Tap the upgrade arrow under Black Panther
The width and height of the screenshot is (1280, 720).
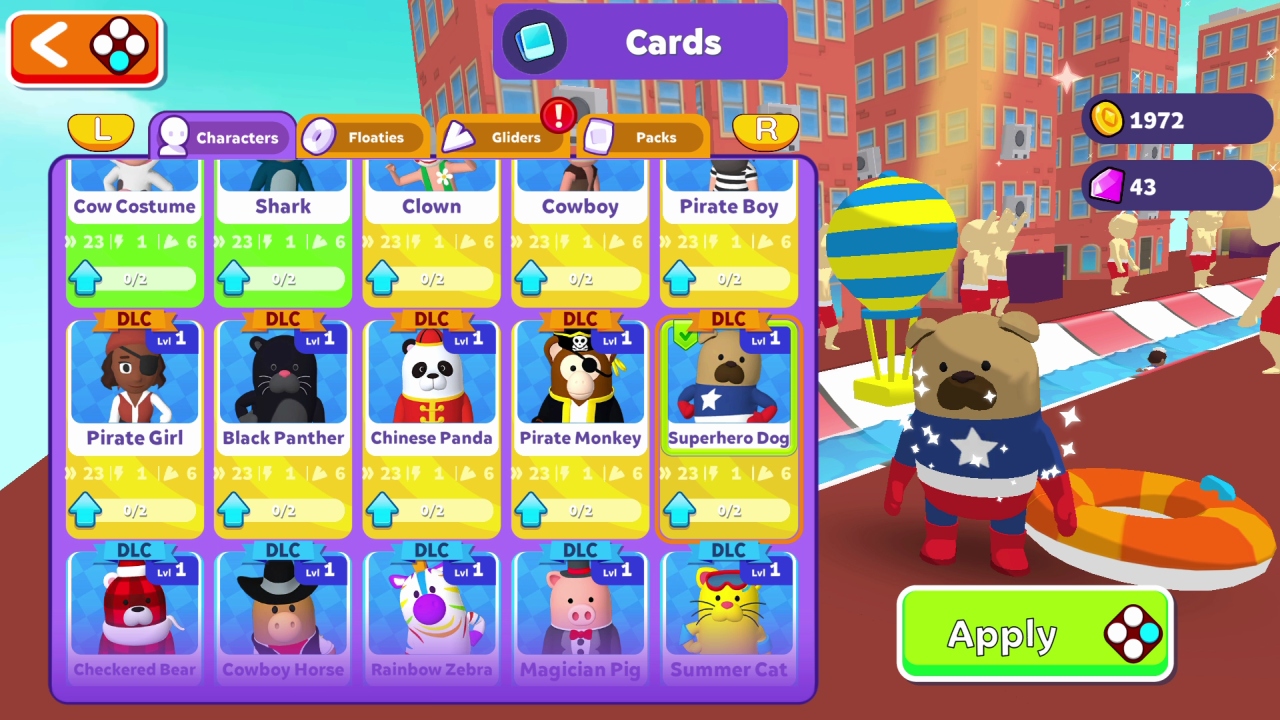pos(233,510)
